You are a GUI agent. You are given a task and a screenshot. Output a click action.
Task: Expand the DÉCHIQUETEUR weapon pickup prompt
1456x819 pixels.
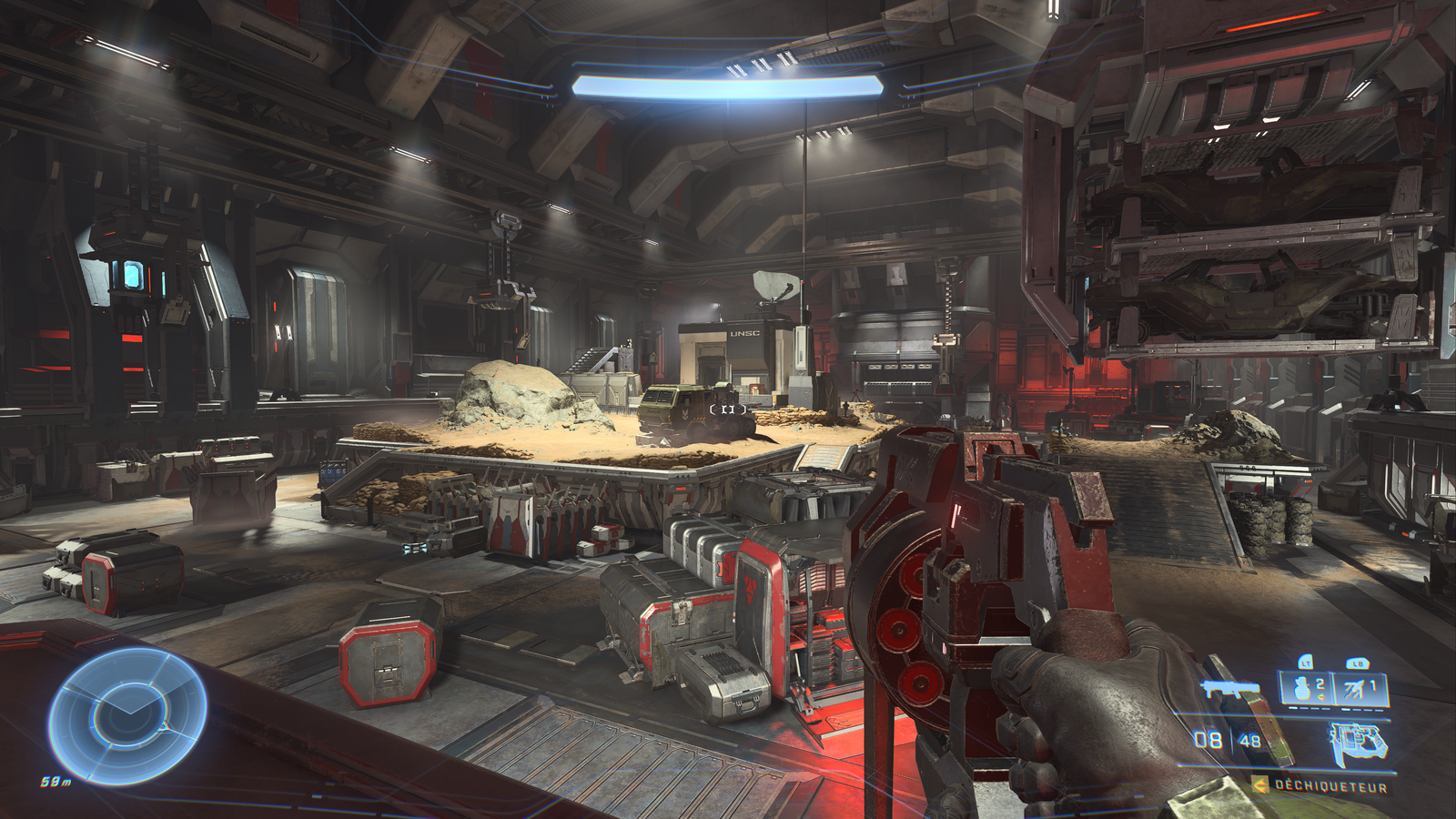(1330, 784)
